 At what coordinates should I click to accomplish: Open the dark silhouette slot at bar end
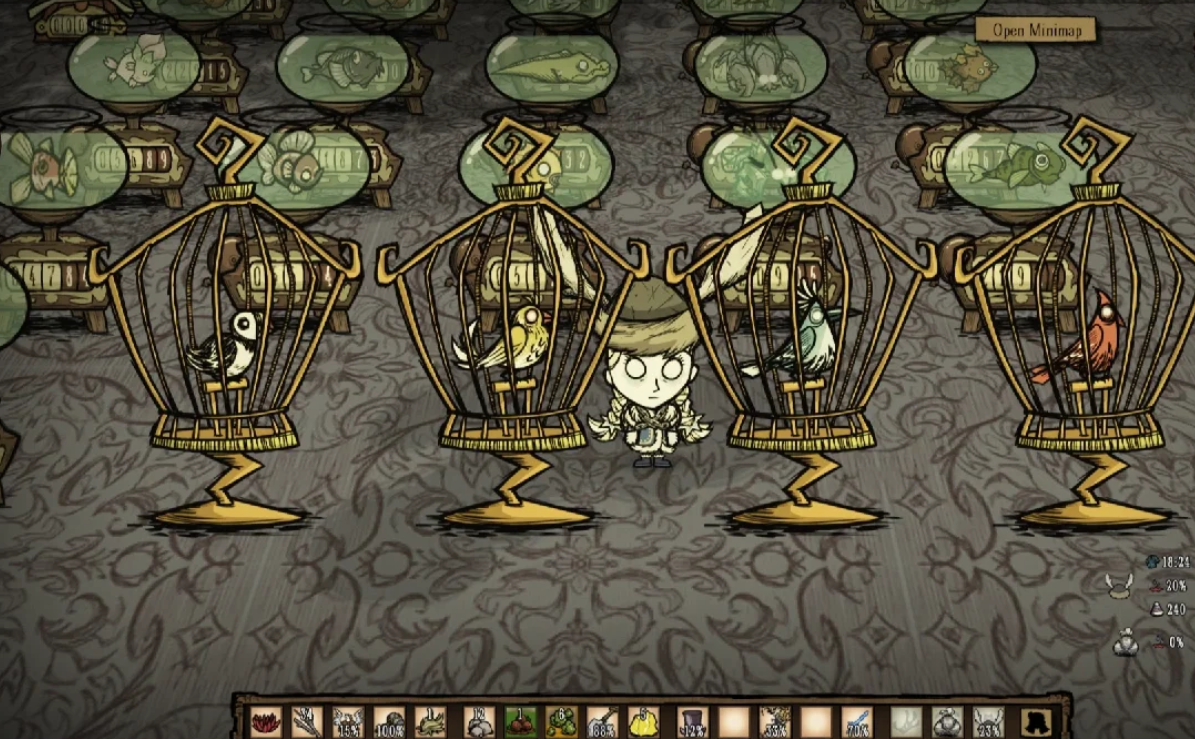click(1034, 718)
